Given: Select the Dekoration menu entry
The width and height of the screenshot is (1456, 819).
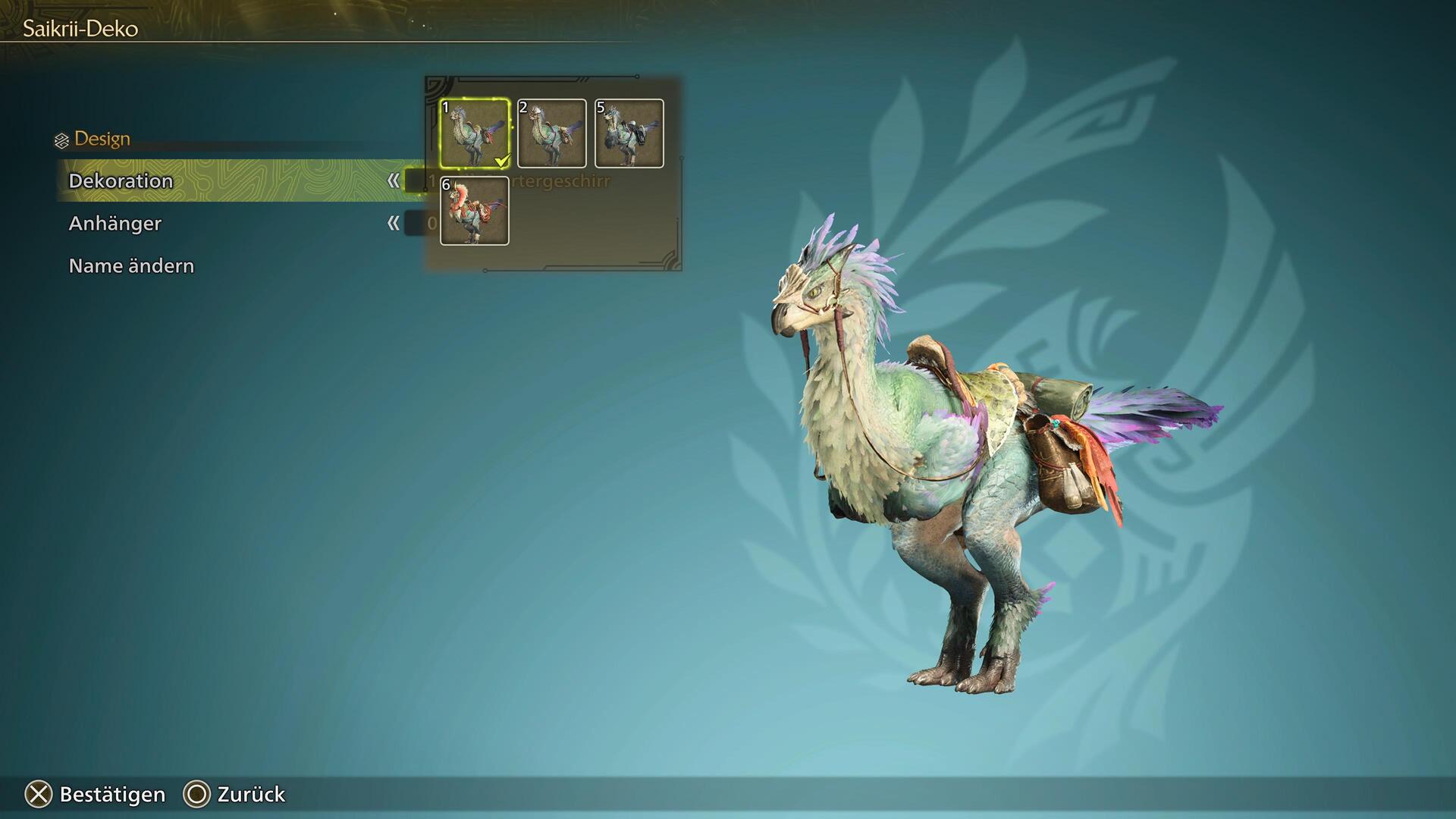Looking at the screenshot, I should point(121,181).
